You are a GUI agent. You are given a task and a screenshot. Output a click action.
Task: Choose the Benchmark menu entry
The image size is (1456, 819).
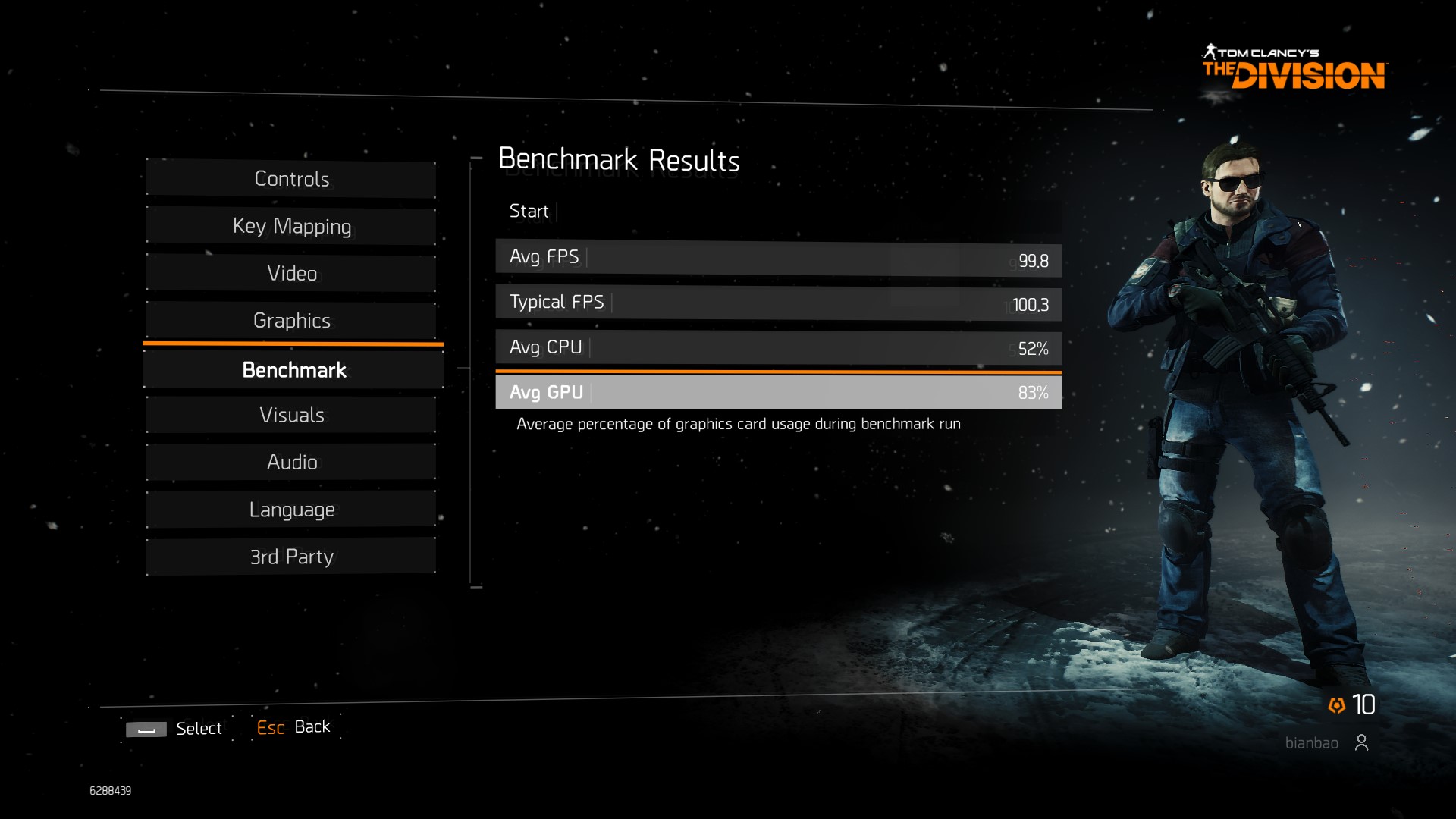[293, 370]
